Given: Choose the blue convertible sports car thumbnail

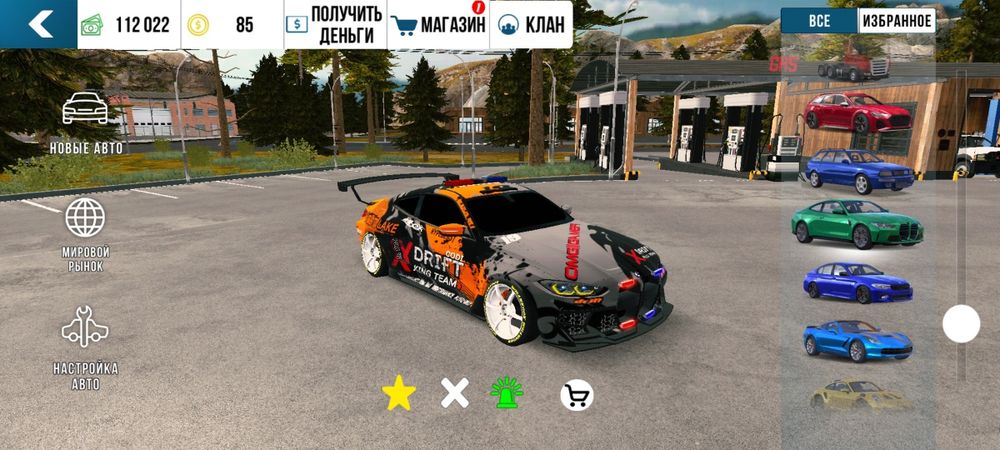Looking at the screenshot, I should (857, 341).
